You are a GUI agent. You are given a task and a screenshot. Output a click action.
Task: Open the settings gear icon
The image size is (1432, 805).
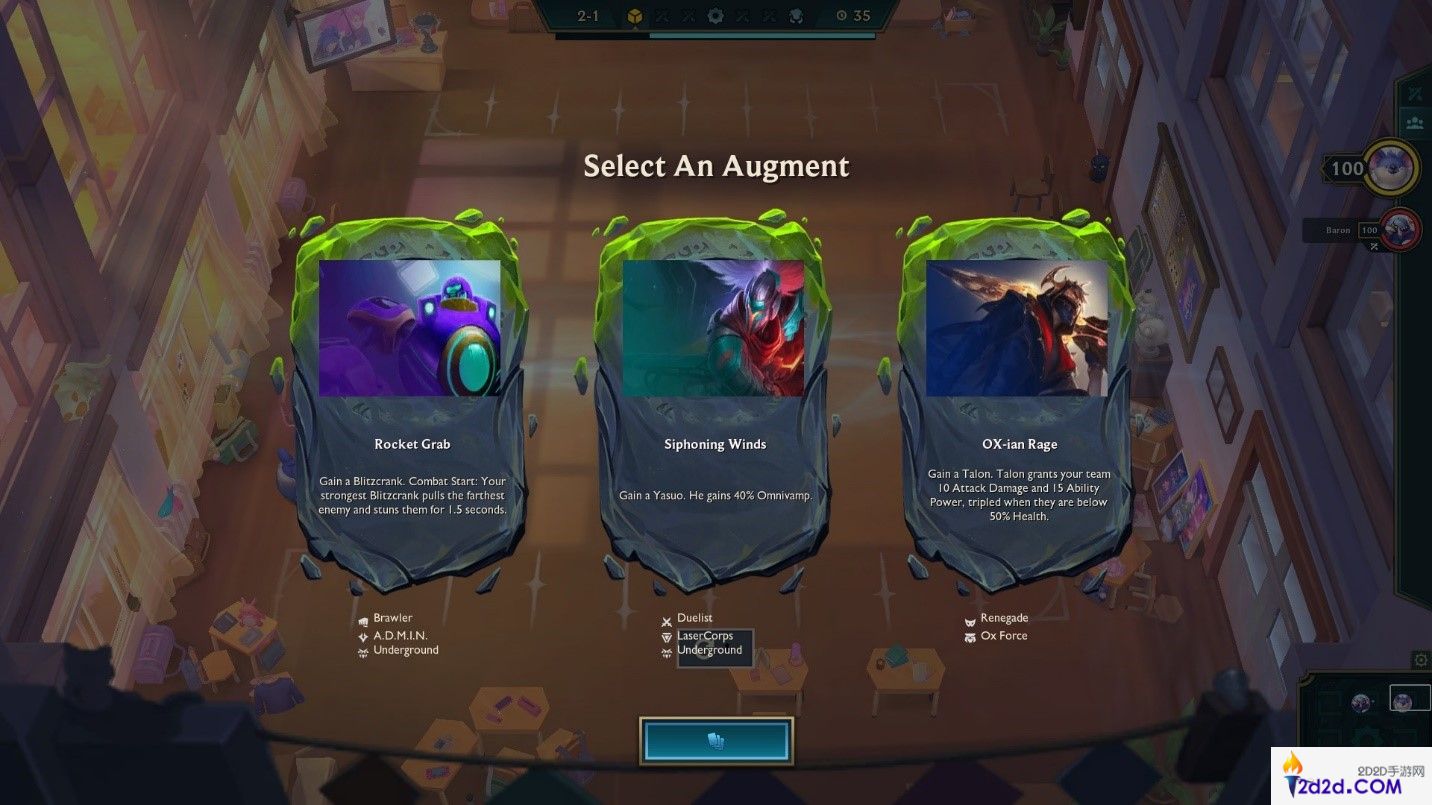point(1420,660)
